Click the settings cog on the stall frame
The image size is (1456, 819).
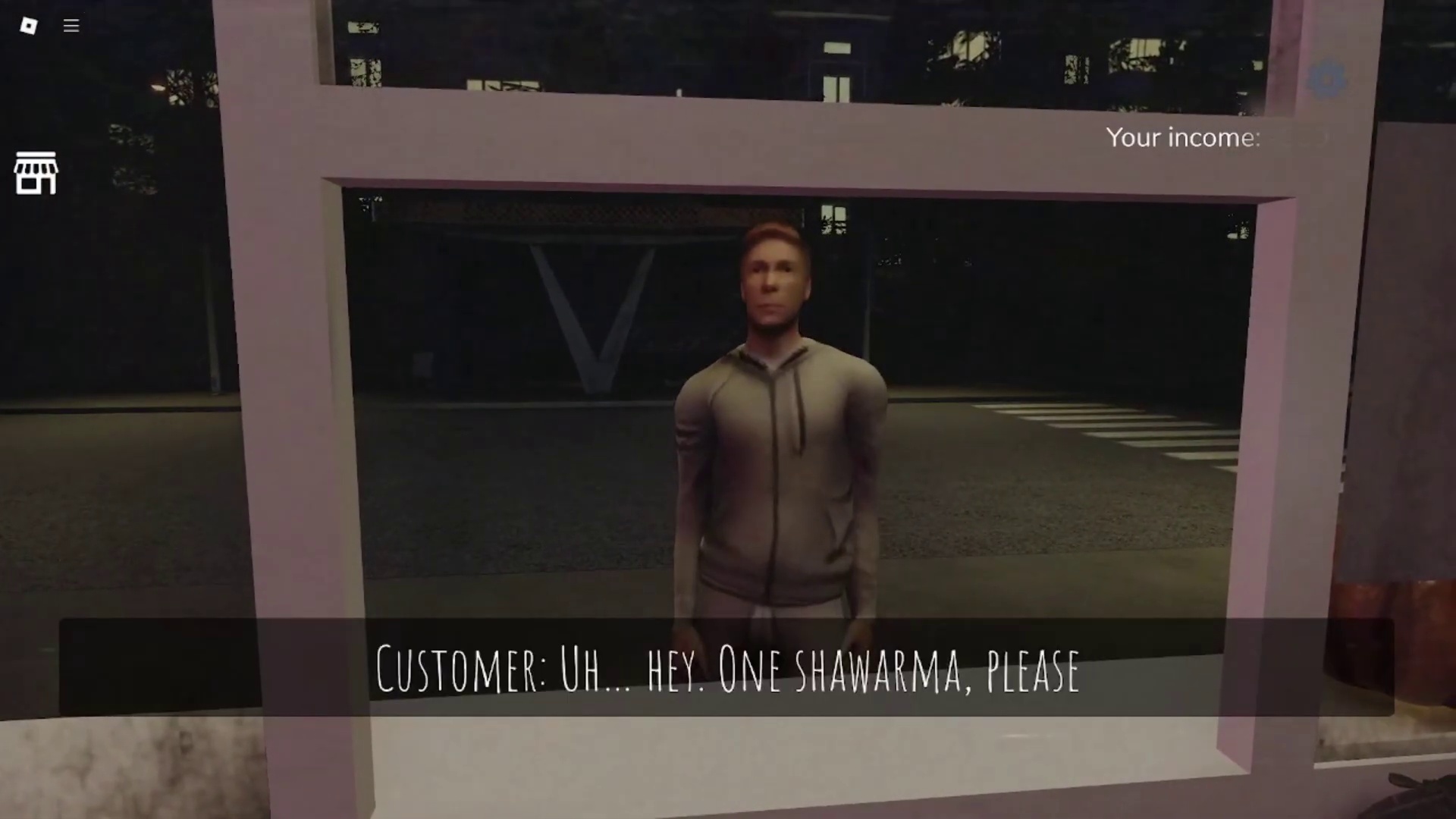(1328, 79)
